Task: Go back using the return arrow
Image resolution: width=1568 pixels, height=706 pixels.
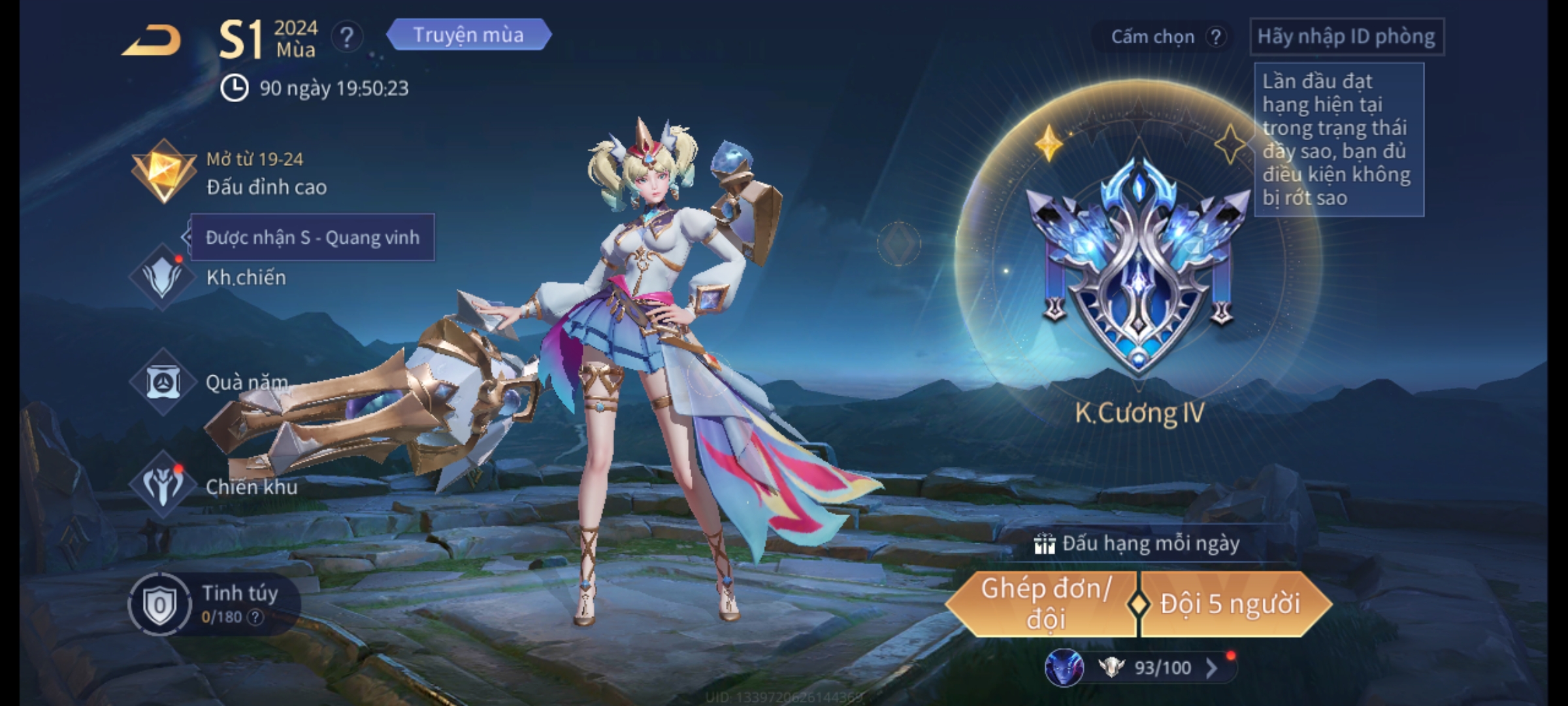Action: pyautogui.click(x=152, y=41)
